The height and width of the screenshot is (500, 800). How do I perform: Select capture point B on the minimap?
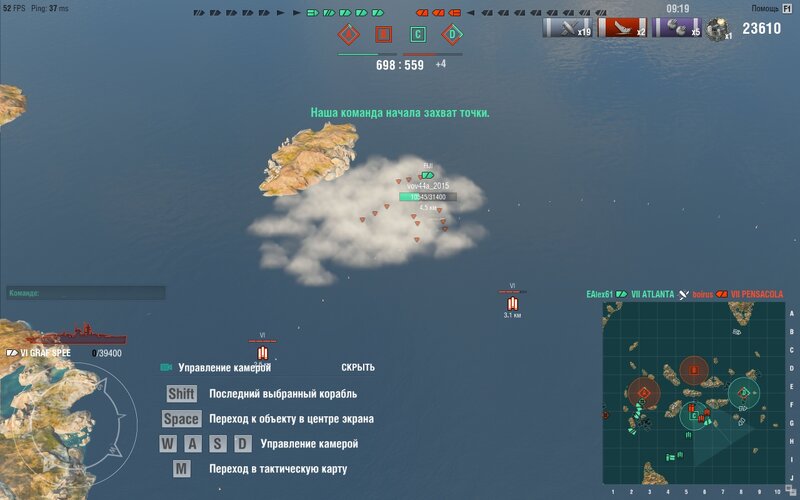694,371
